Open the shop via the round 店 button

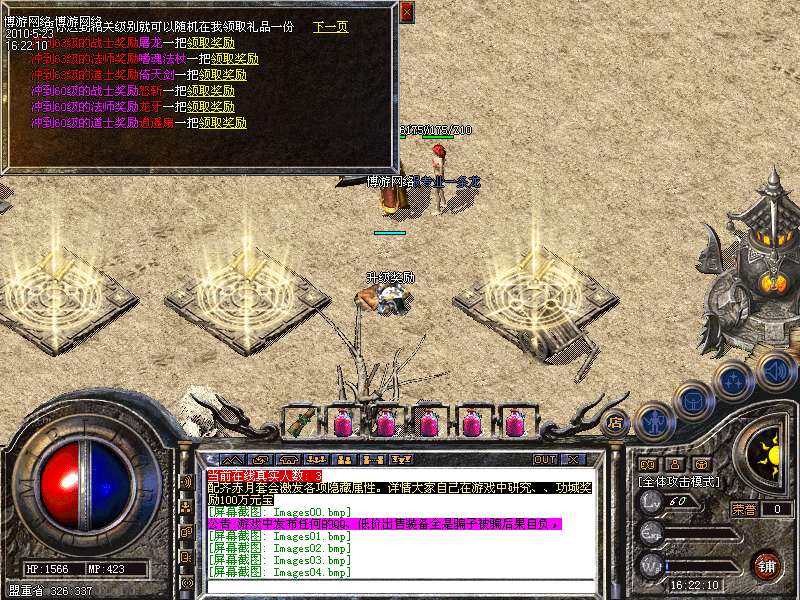pos(615,421)
